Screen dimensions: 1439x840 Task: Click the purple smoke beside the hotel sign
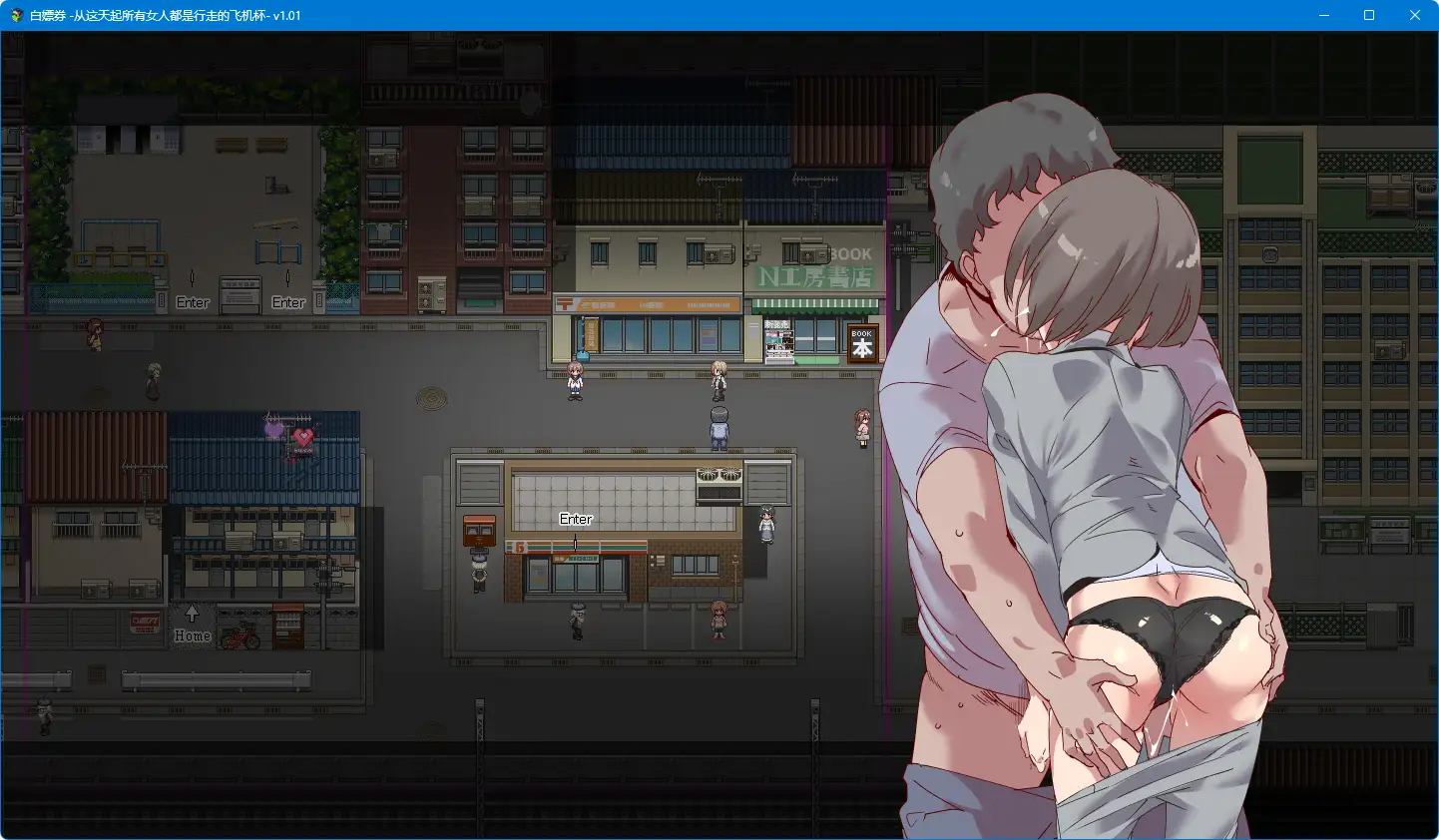pyautogui.click(x=274, y=429)
